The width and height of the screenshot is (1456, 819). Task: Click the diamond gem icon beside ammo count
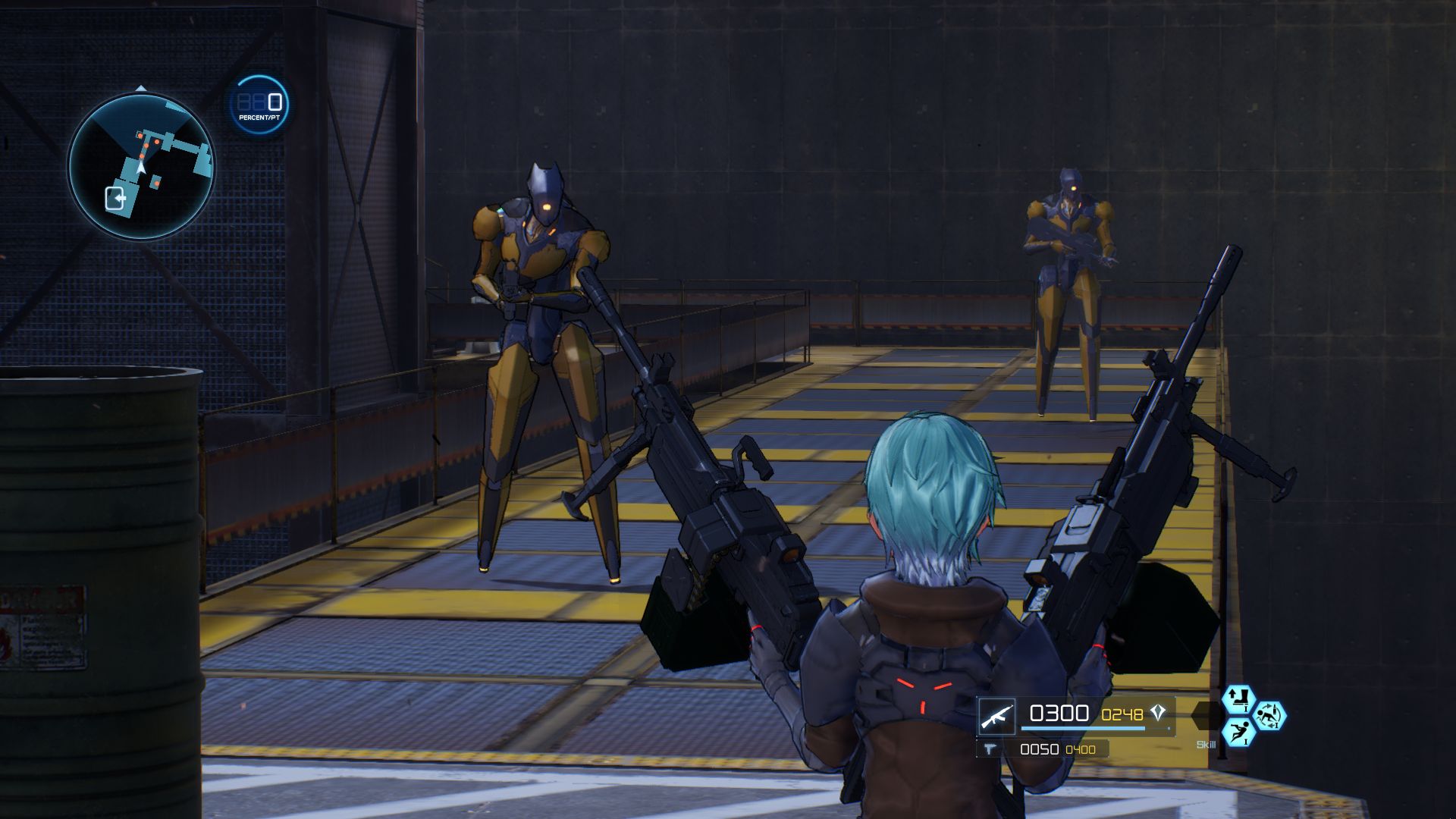(1157, 714)
